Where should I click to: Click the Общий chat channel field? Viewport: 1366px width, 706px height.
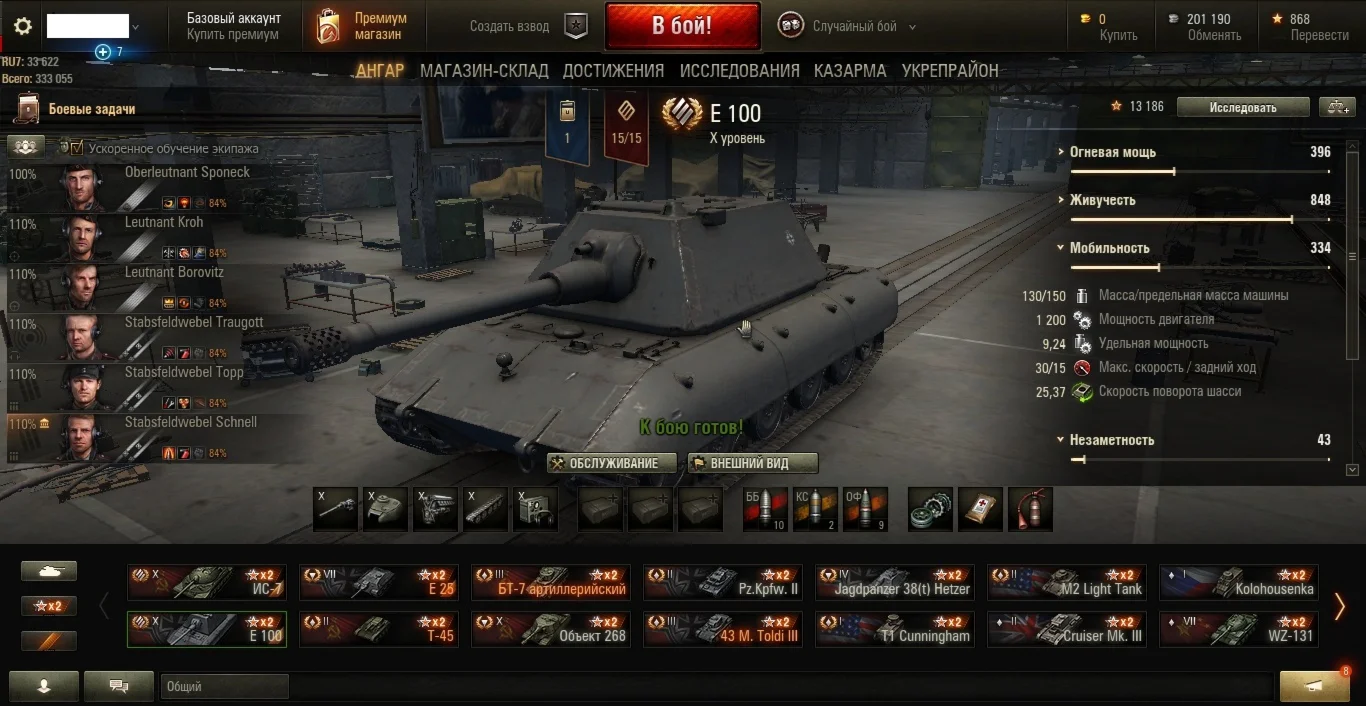[x=224, y=686]
